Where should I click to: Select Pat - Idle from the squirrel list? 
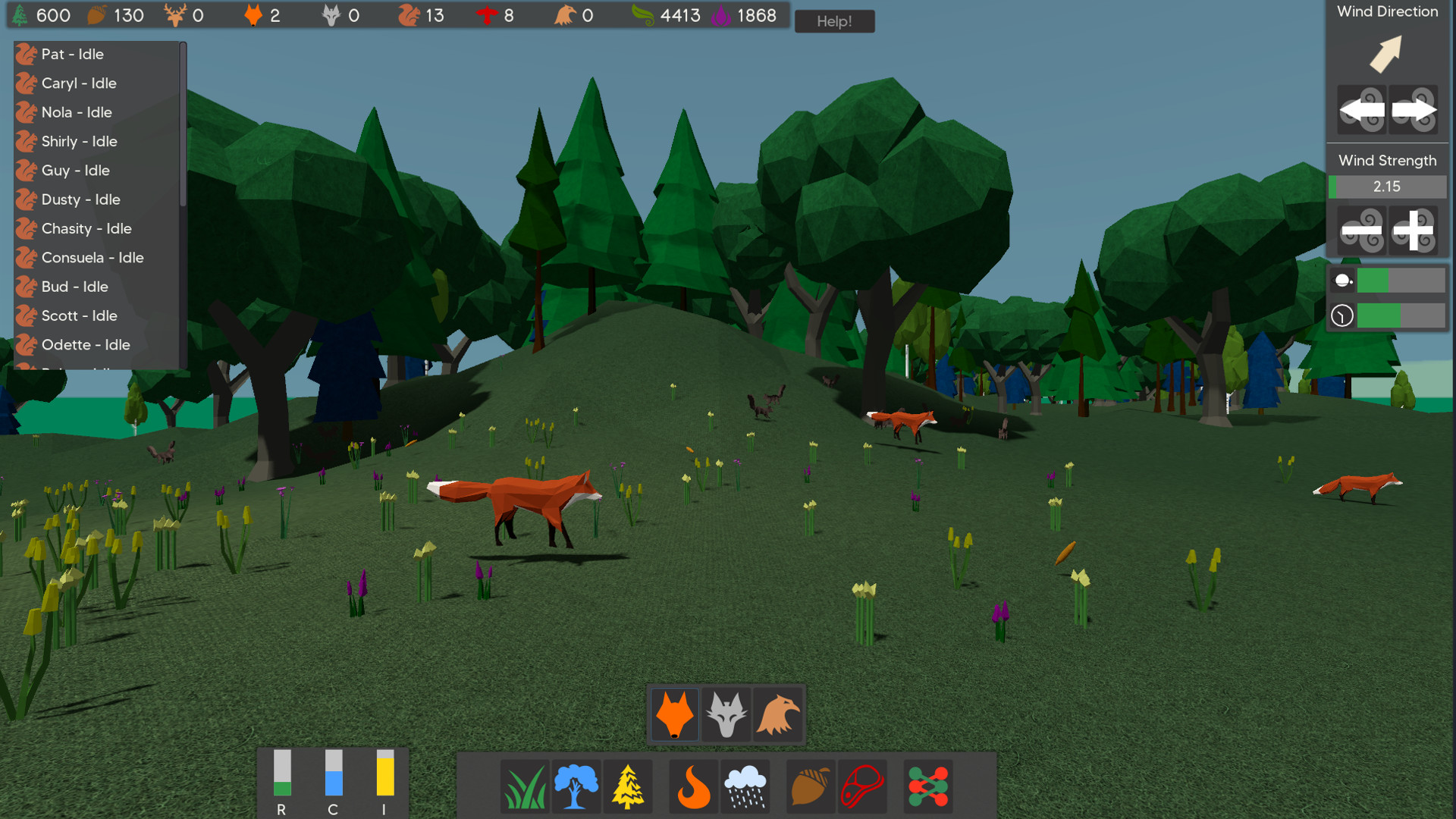74,54
